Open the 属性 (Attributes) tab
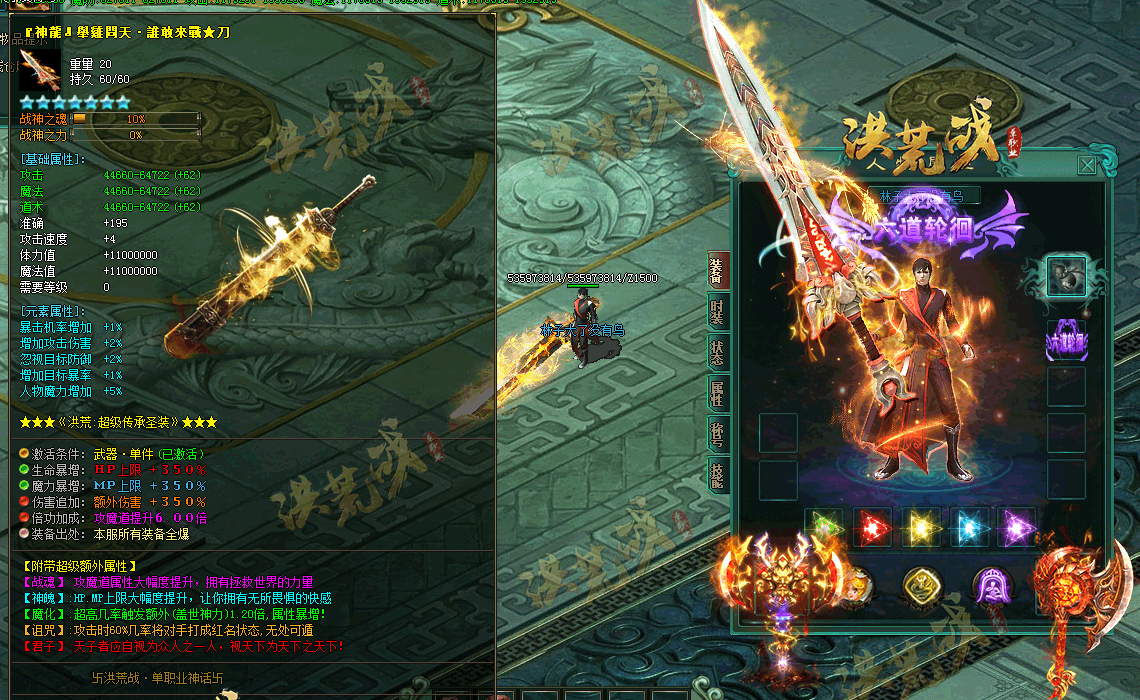This screenshot has height=700, width=1140. (x=717, y=394)
